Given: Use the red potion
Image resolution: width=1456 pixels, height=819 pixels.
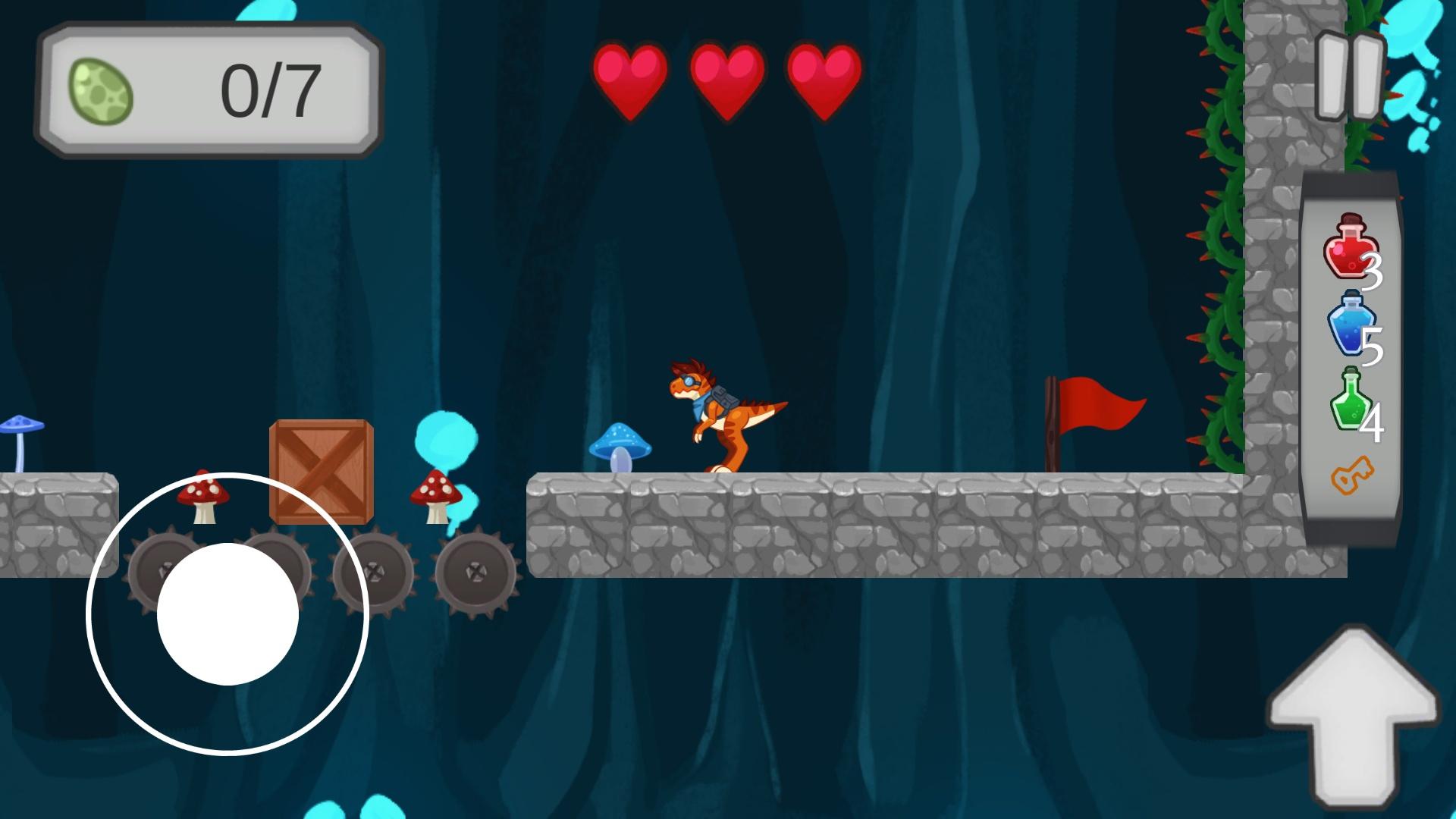Looking at the screenshot, I should coord(1350,246).
